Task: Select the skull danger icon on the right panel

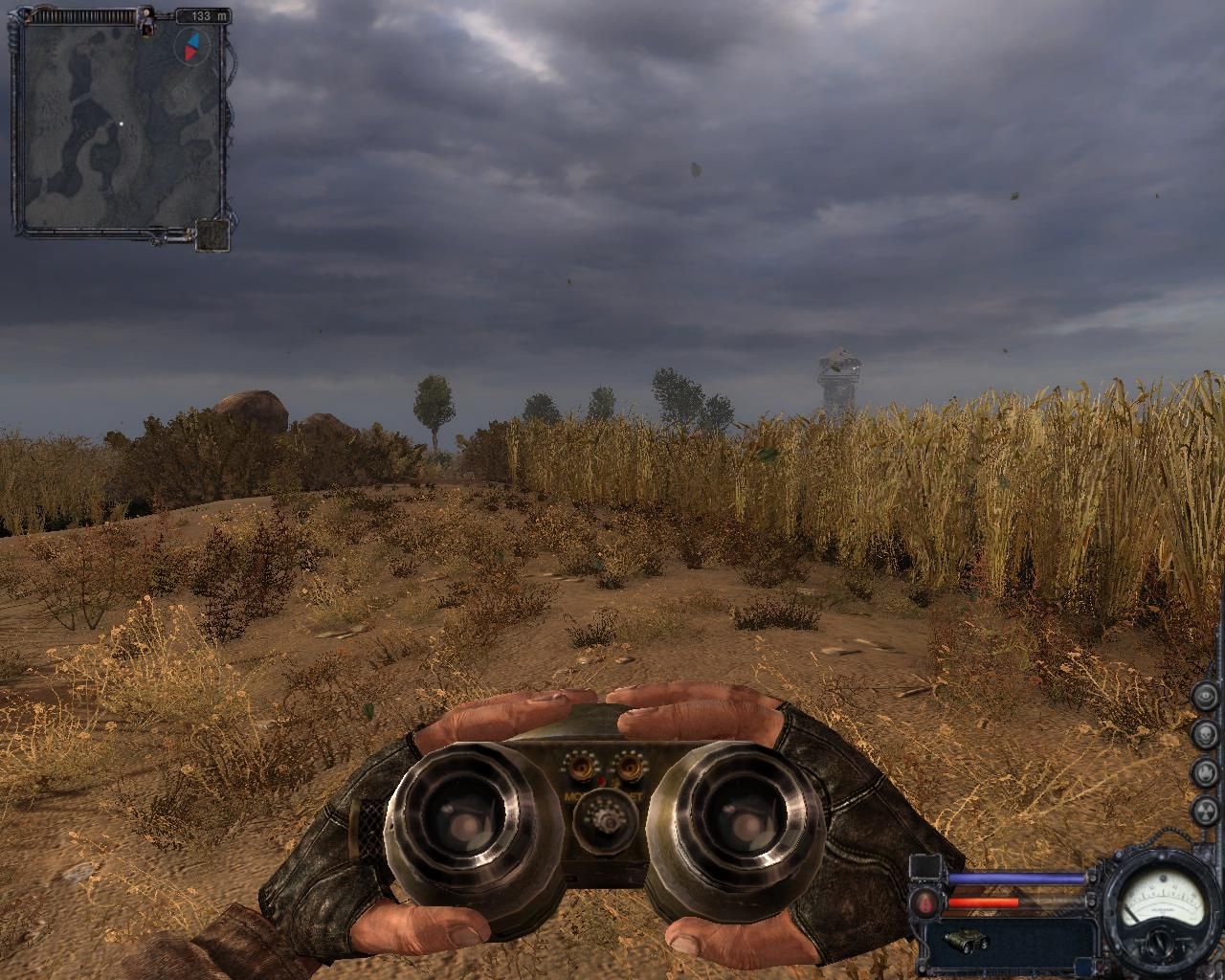Action: pyautogui.click(x=1204, y=732)
